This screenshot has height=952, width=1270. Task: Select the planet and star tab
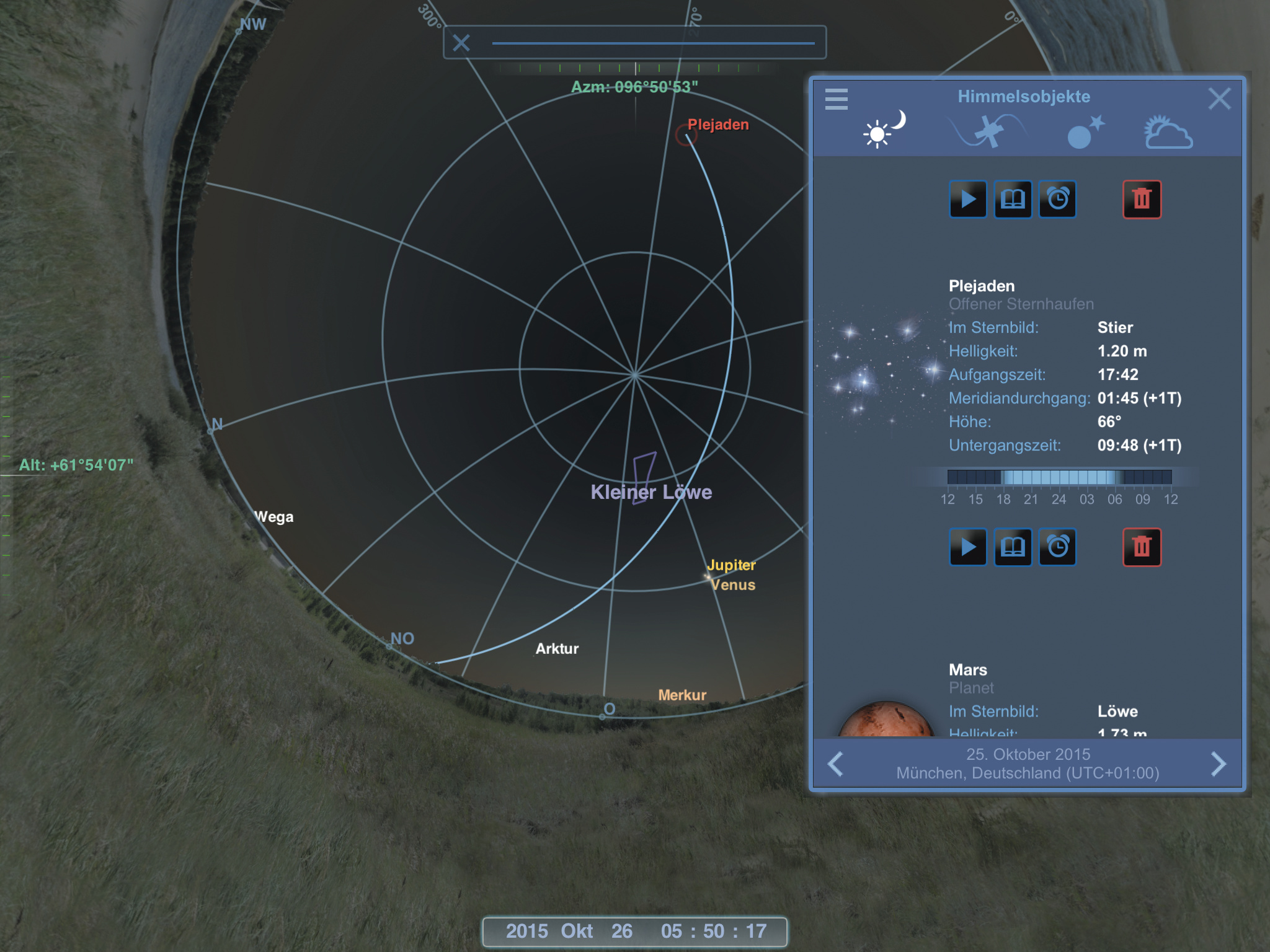click(x=1085, y=132)
